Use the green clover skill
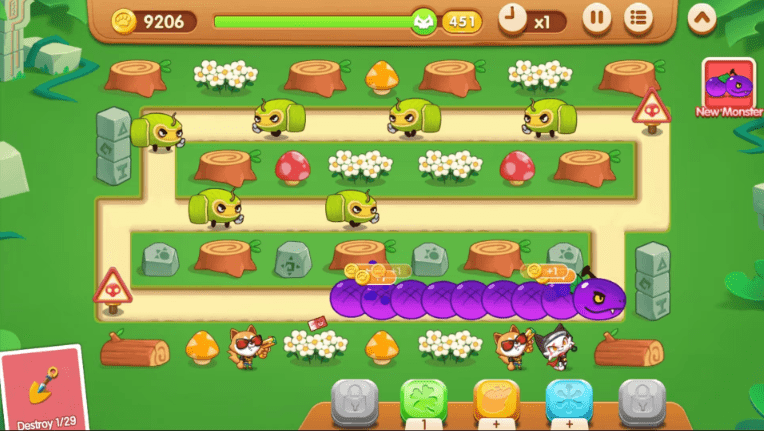This screenshot has height=433, width=764. (425, 400)
